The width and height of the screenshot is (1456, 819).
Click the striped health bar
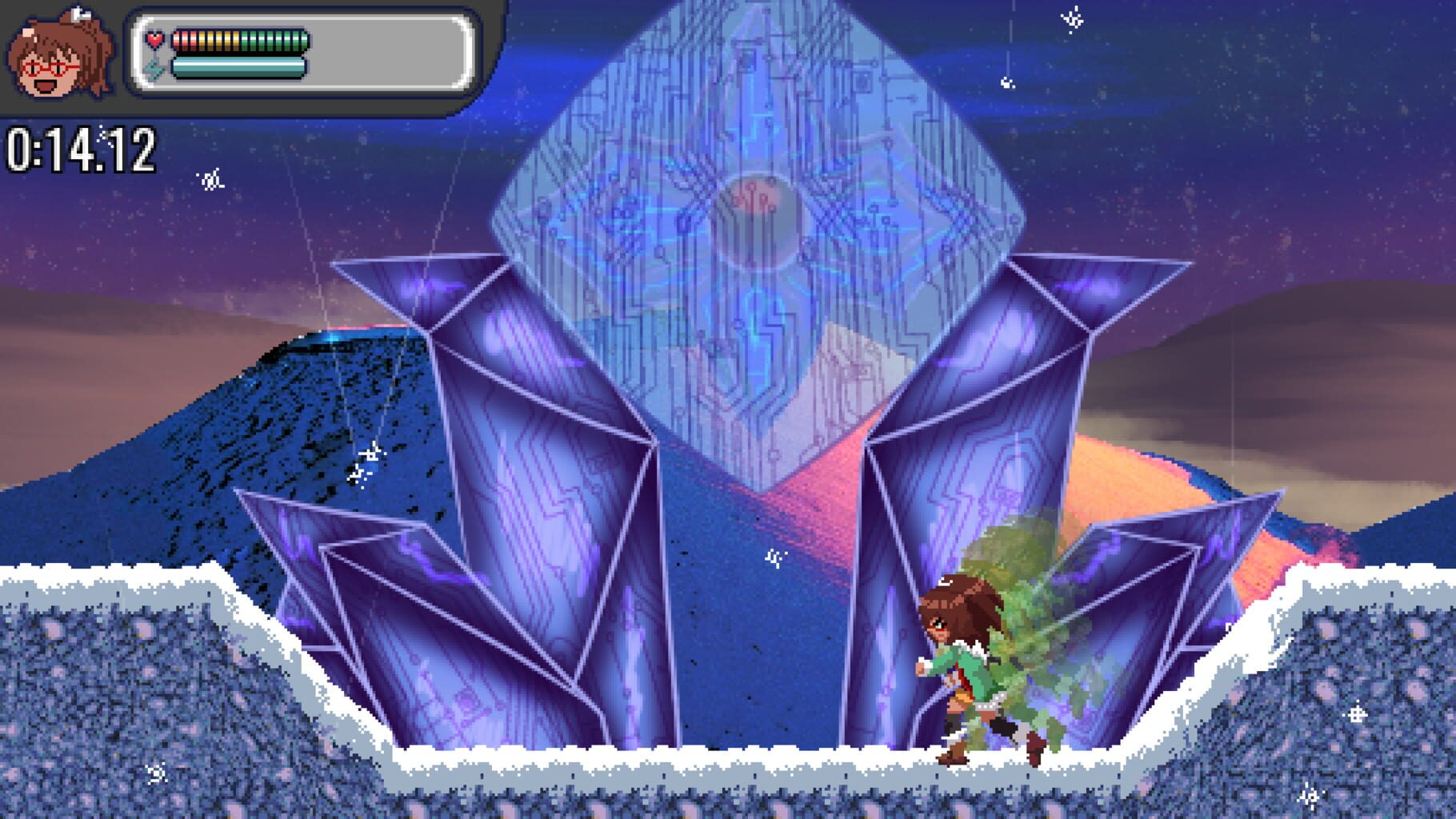[x=240, y=38]
